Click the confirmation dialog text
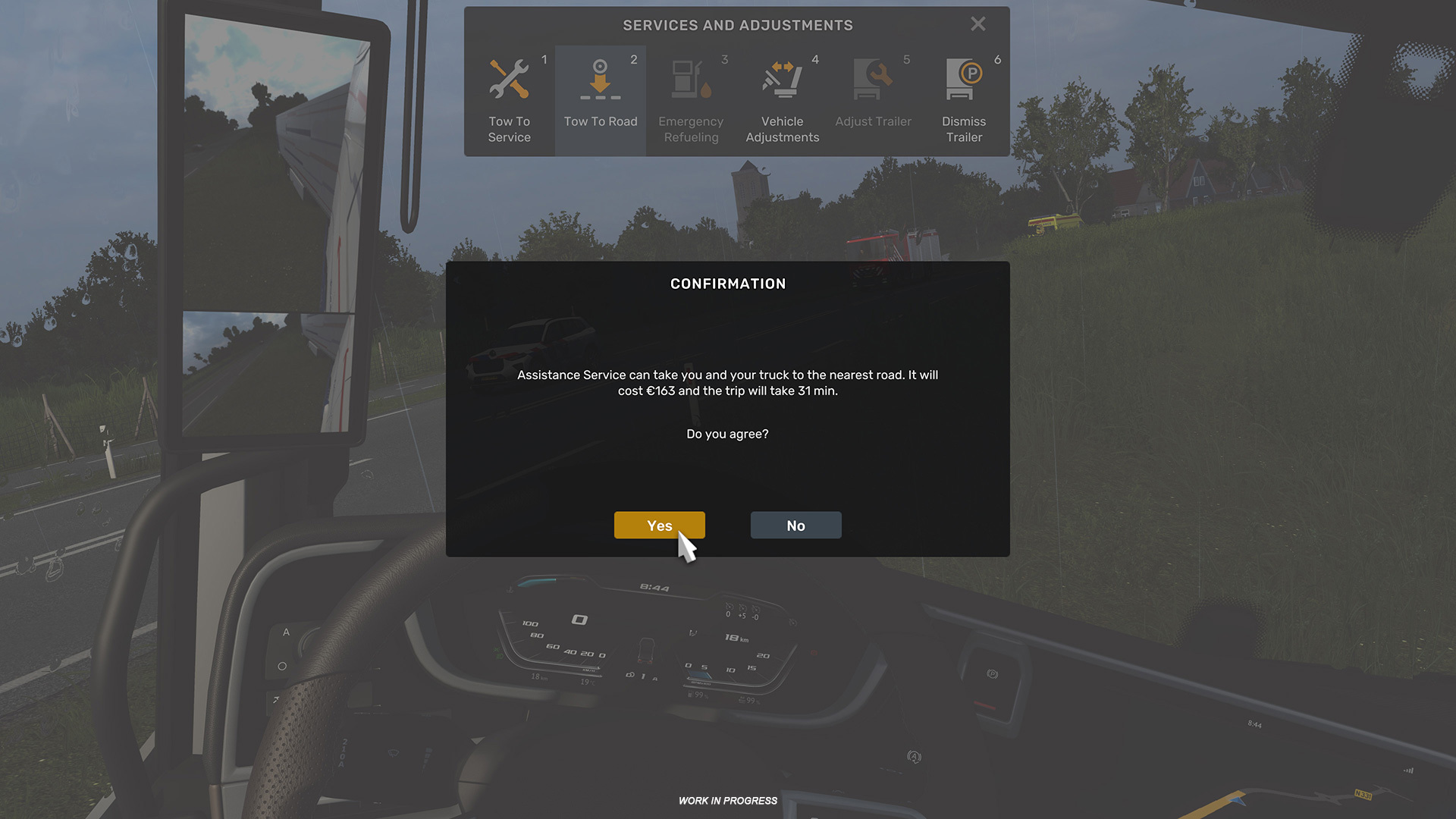Viewport: 1456px width, 819px height. tap(727, 383)
